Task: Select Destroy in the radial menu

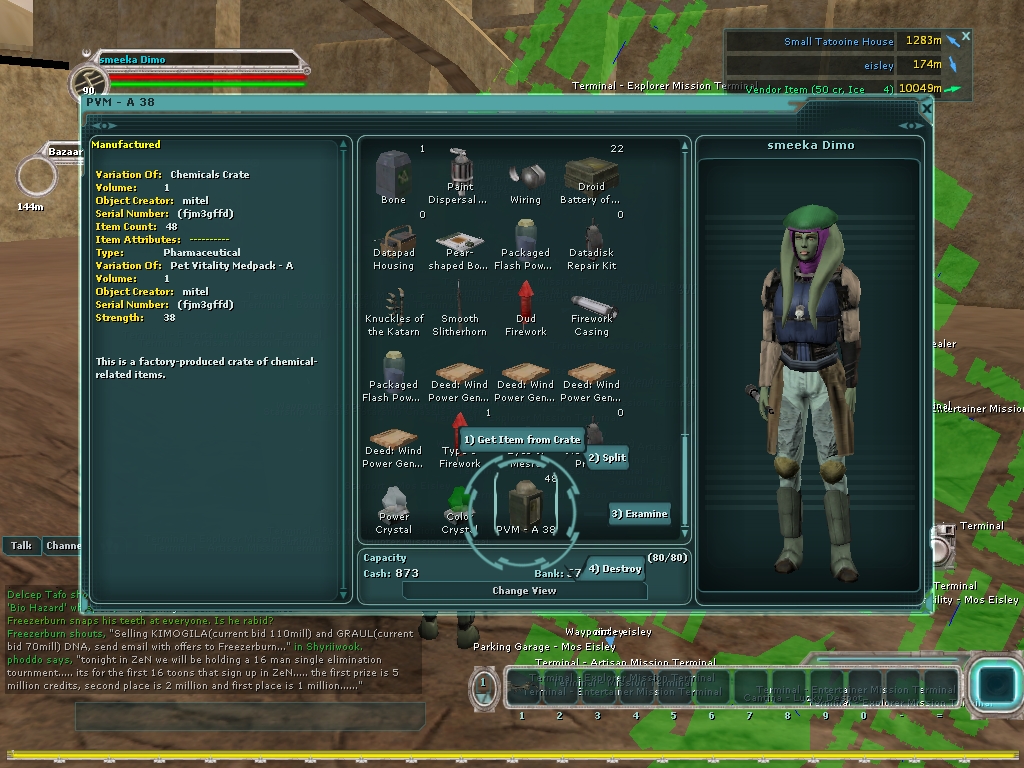Action: coord(615,569)
